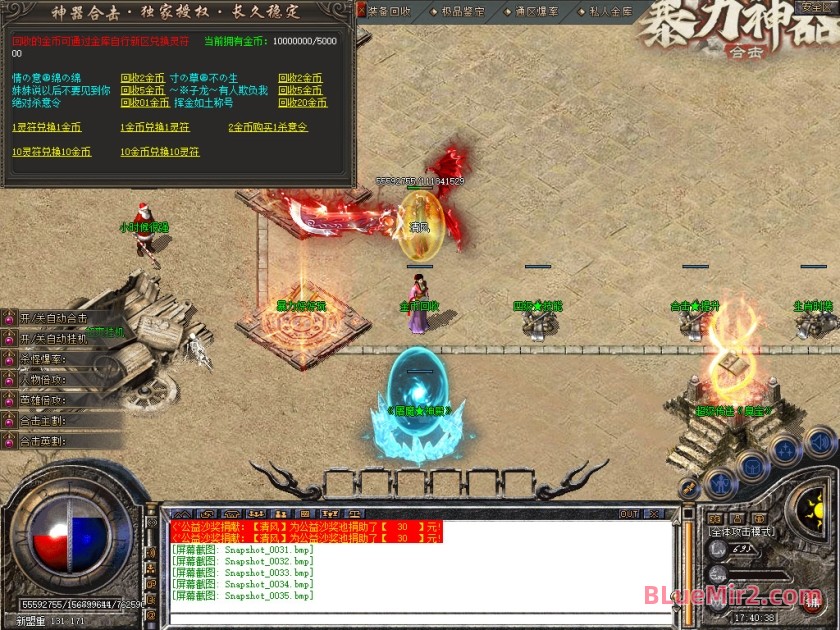Click the 10灵符兑换10金币 exchange link
This screenshot has width=840, height=630.
[51, 152]
